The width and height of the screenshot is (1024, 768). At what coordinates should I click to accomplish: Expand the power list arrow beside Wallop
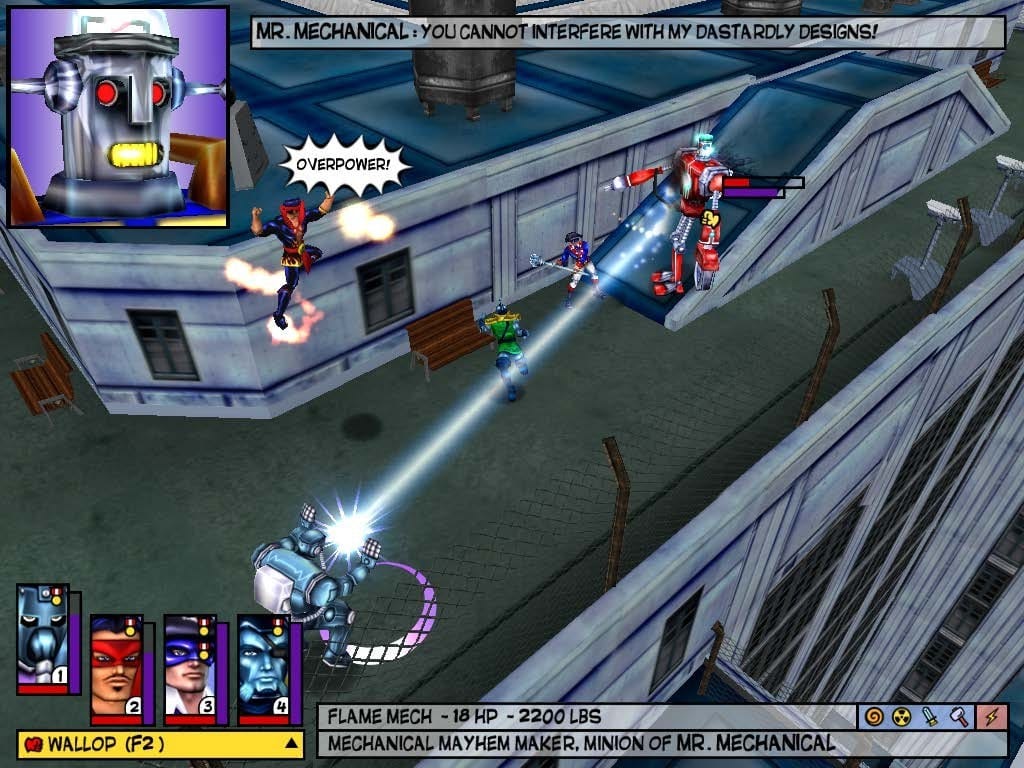click(291, 744)
